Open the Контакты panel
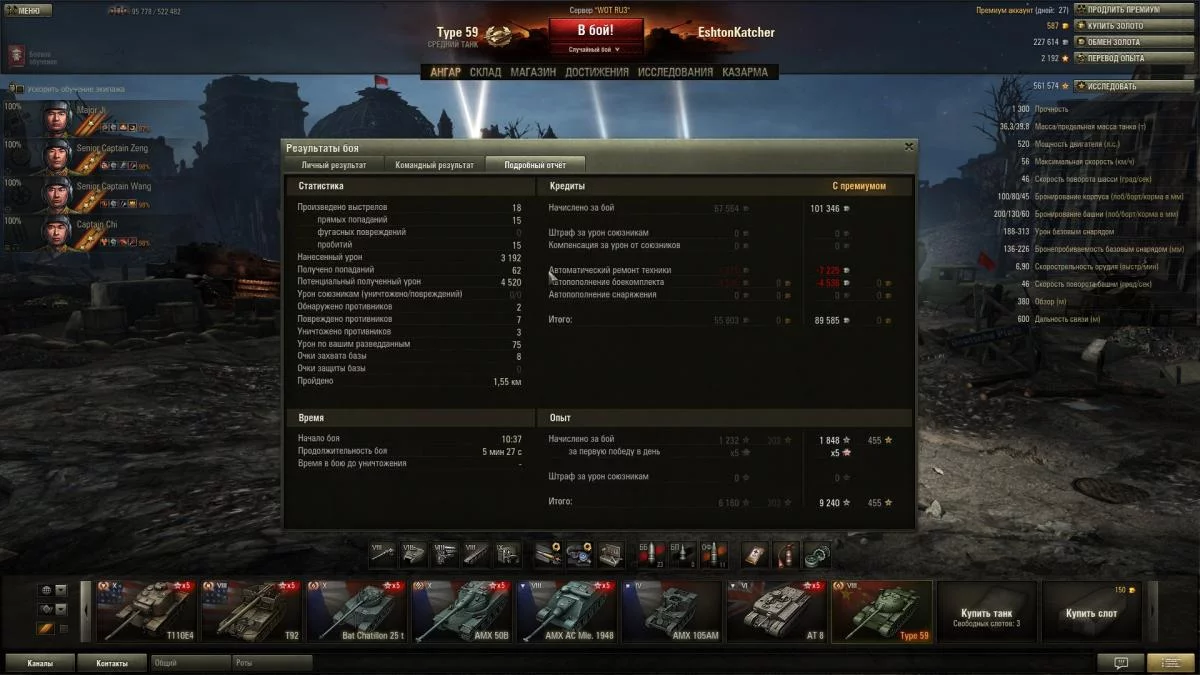 [x=112, y=663]
